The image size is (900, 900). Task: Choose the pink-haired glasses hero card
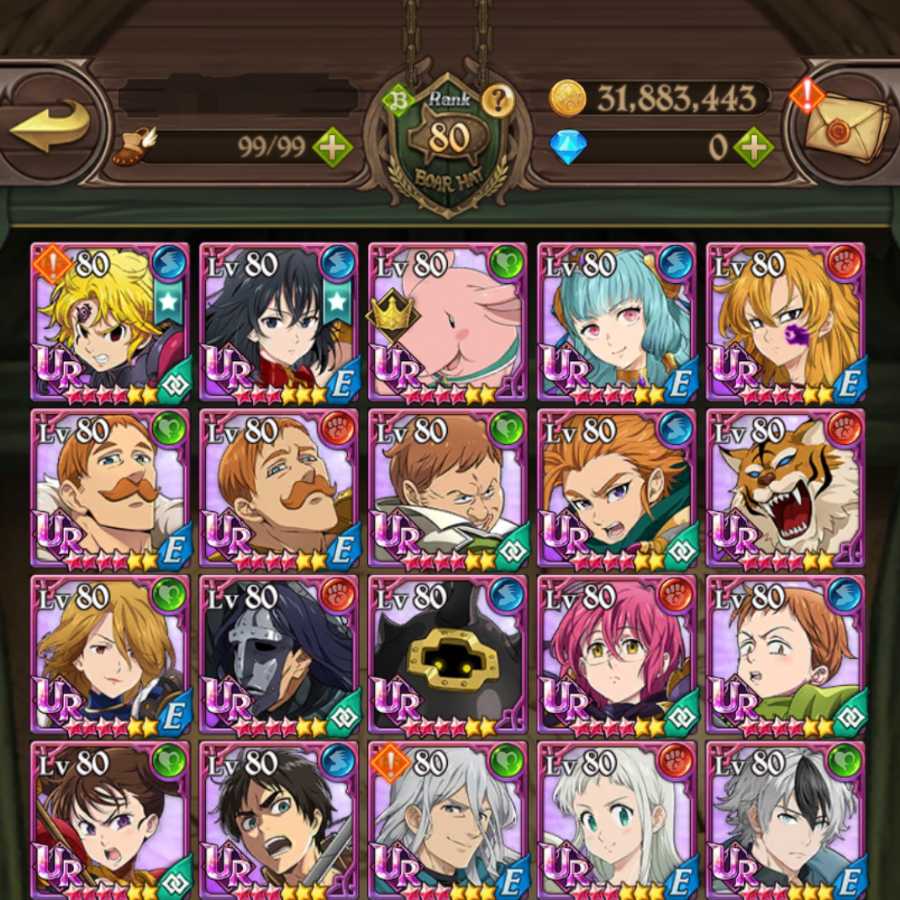(616, 655)
